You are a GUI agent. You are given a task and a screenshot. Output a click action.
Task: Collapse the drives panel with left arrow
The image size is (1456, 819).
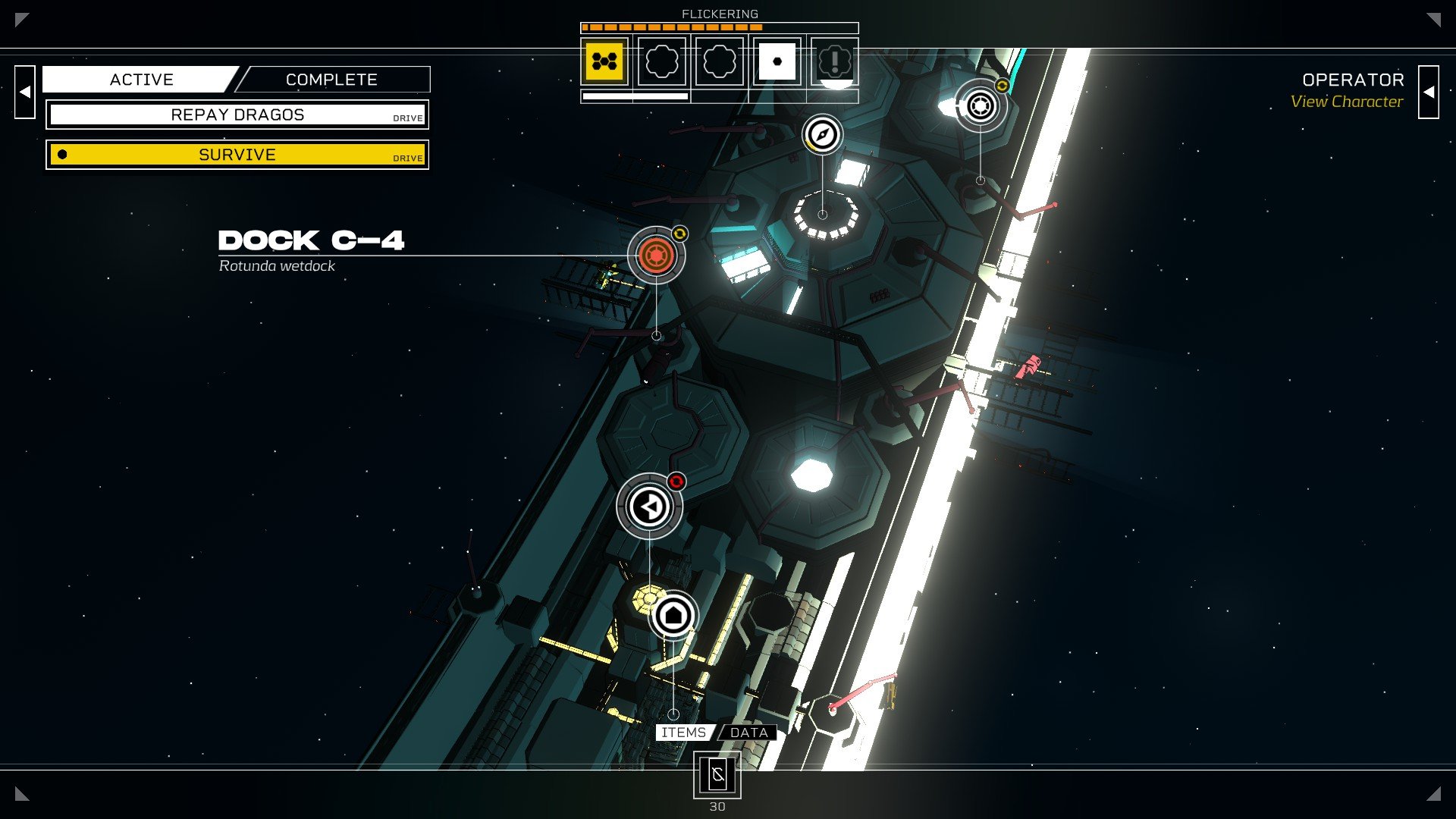tap(25, 92)
